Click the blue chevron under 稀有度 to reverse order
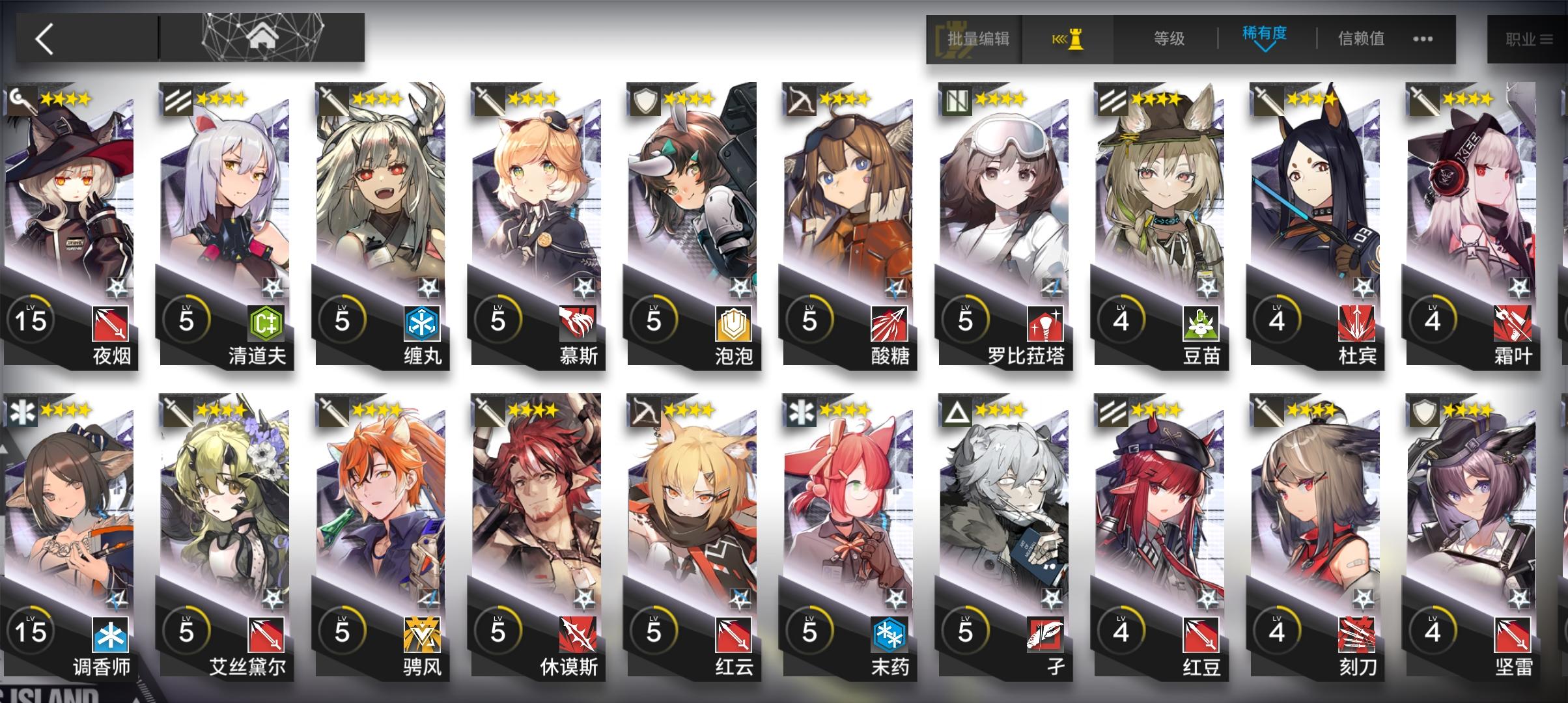The height and width of the screenshot is (703, 1568). click(1265, 49)
